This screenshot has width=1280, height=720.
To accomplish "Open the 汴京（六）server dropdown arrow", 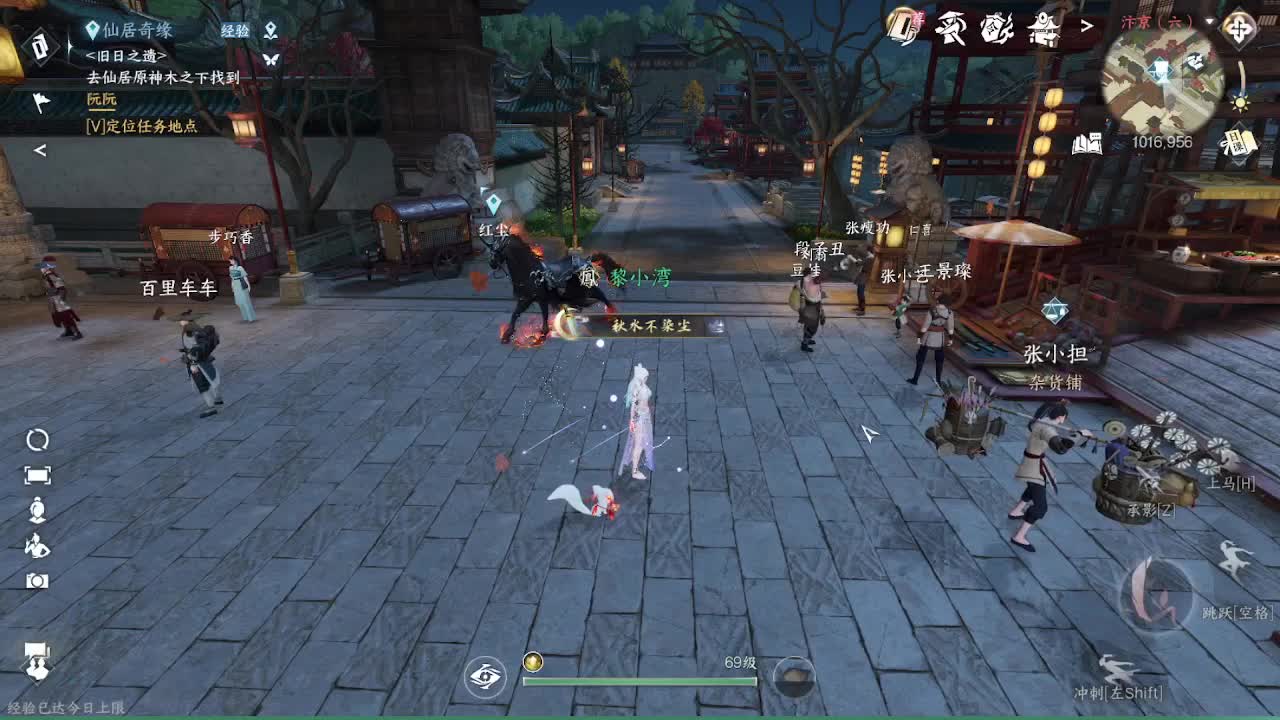I will (1209, 20).
